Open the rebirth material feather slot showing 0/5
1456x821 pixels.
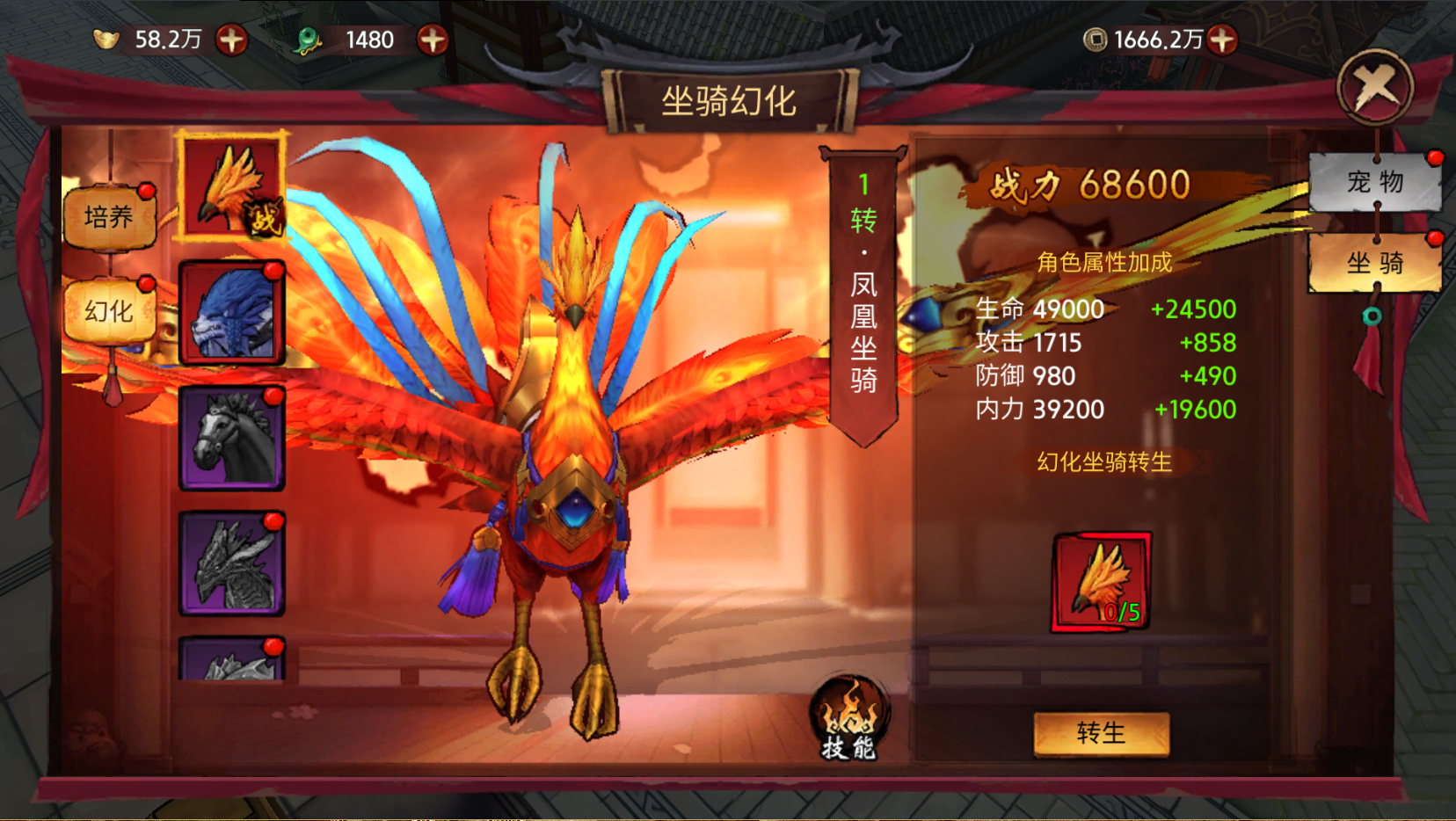tap(1102, 582)
